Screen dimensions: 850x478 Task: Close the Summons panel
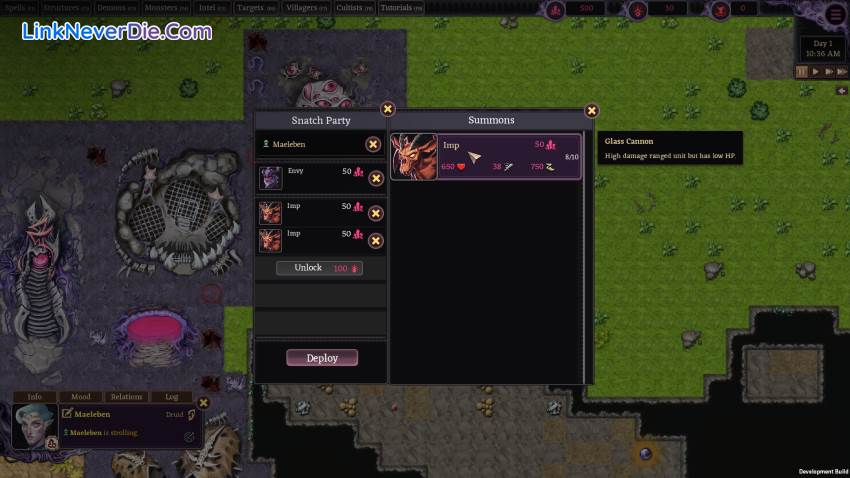click(591, 111)
